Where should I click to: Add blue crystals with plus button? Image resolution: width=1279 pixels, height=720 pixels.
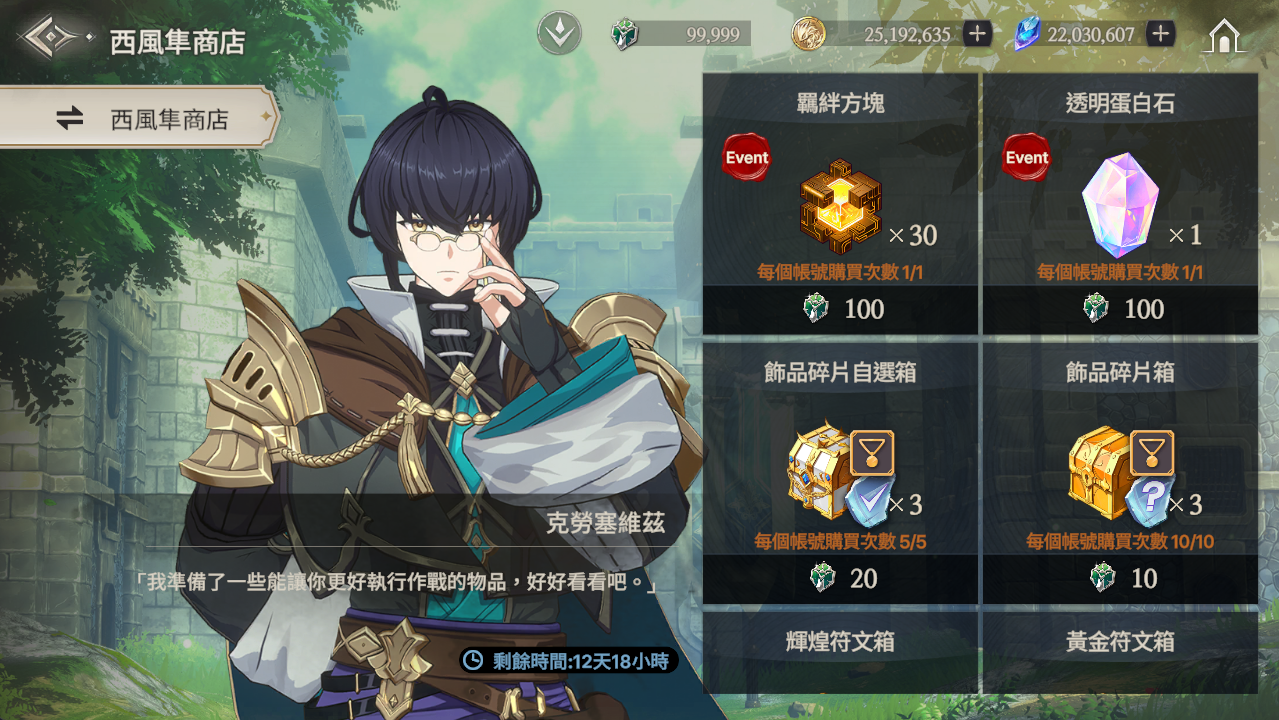(1160, 35)
